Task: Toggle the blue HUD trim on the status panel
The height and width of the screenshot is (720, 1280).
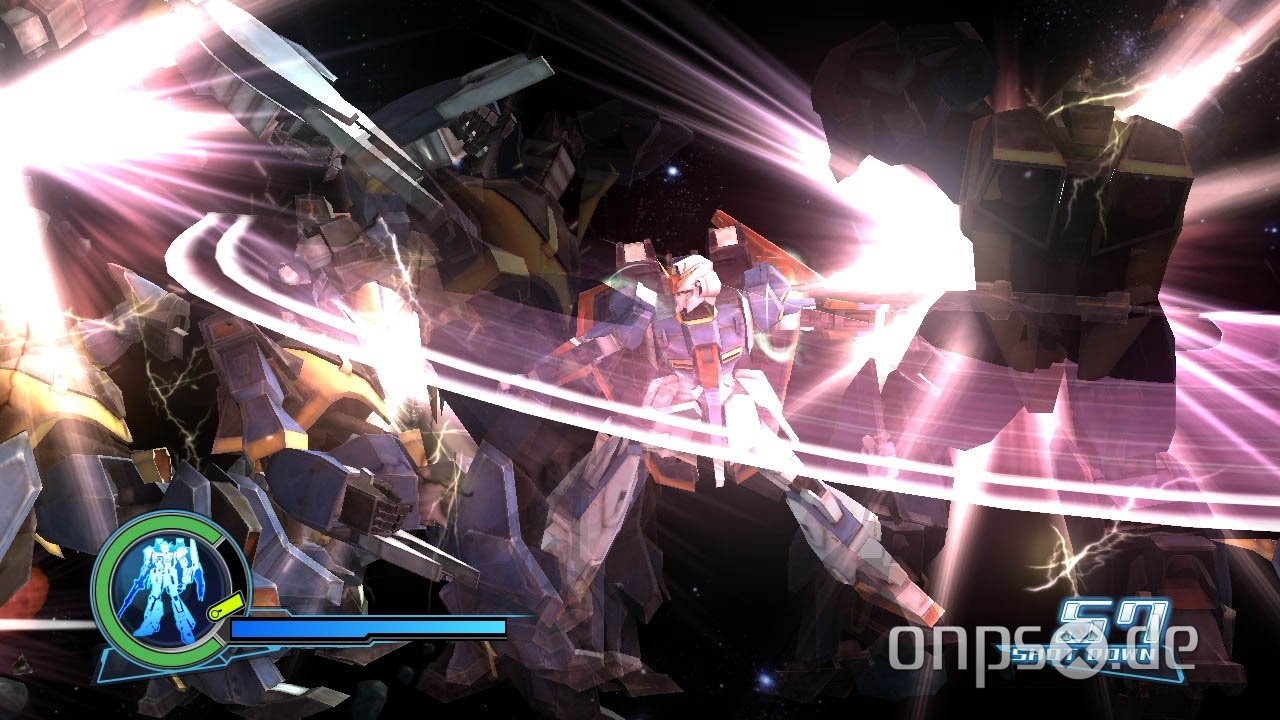Action: [300, 650]
